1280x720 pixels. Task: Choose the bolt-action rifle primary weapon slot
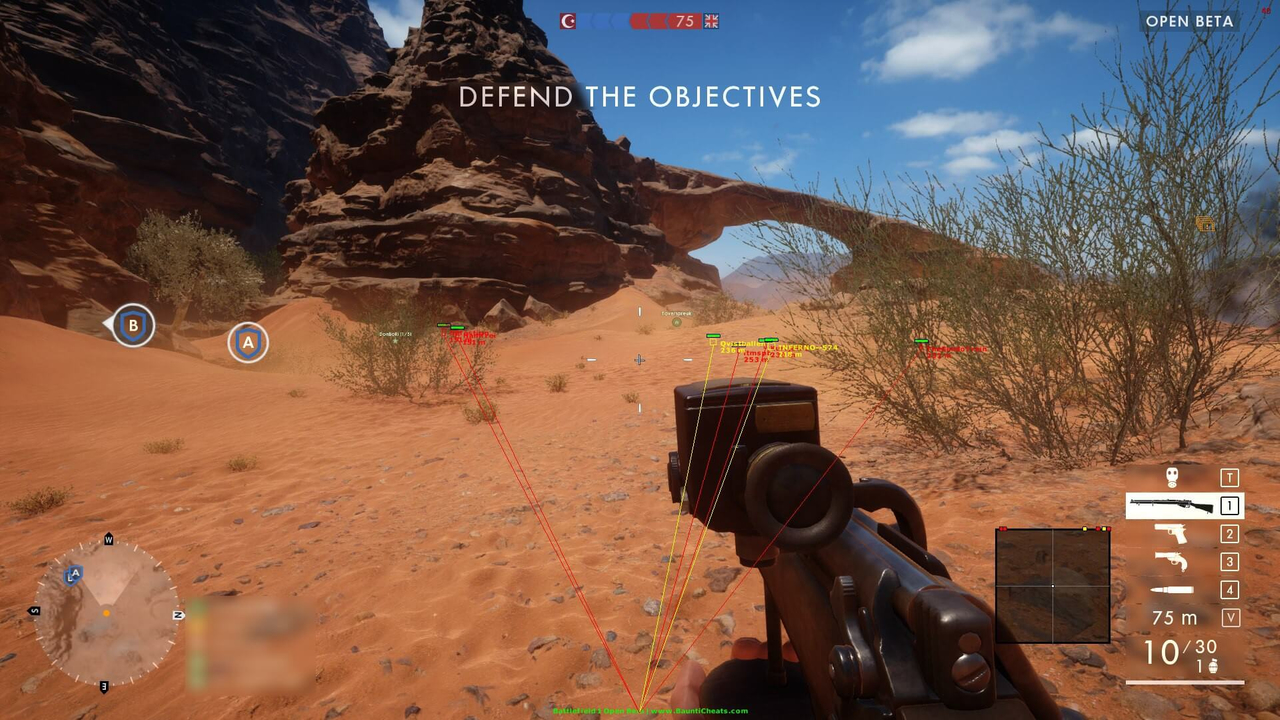coord(1171,506)
